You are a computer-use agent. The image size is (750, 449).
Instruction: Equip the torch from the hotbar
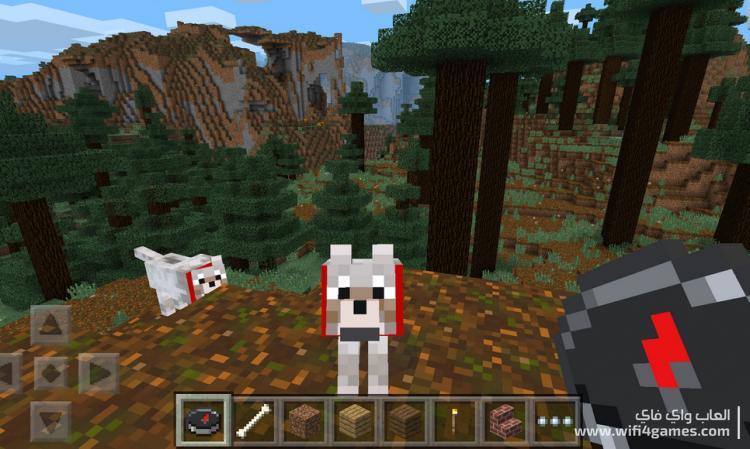pos(453,420)
